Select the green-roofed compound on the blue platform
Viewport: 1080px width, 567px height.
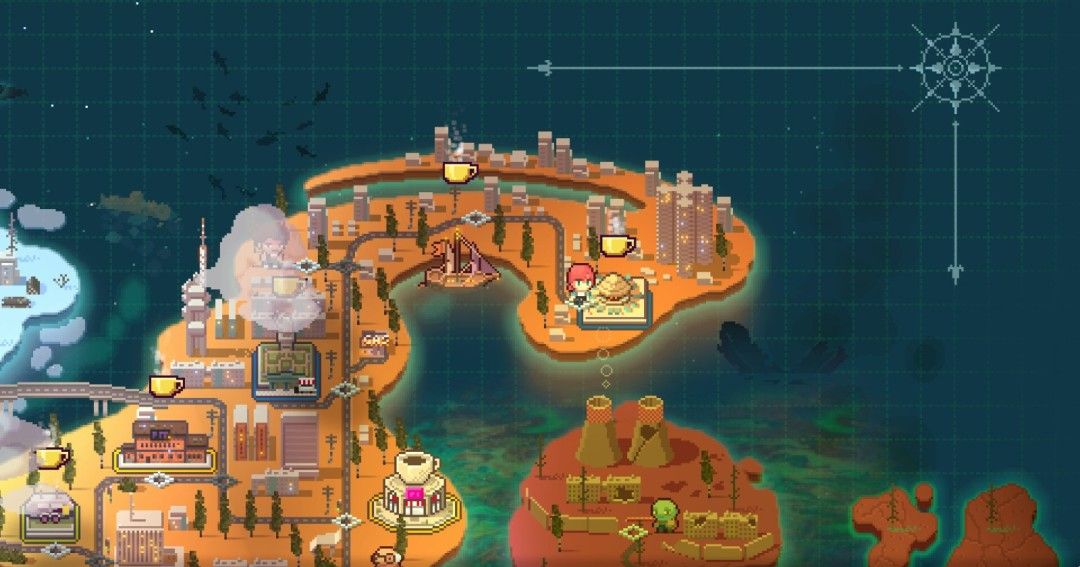(x=285, y=366)
